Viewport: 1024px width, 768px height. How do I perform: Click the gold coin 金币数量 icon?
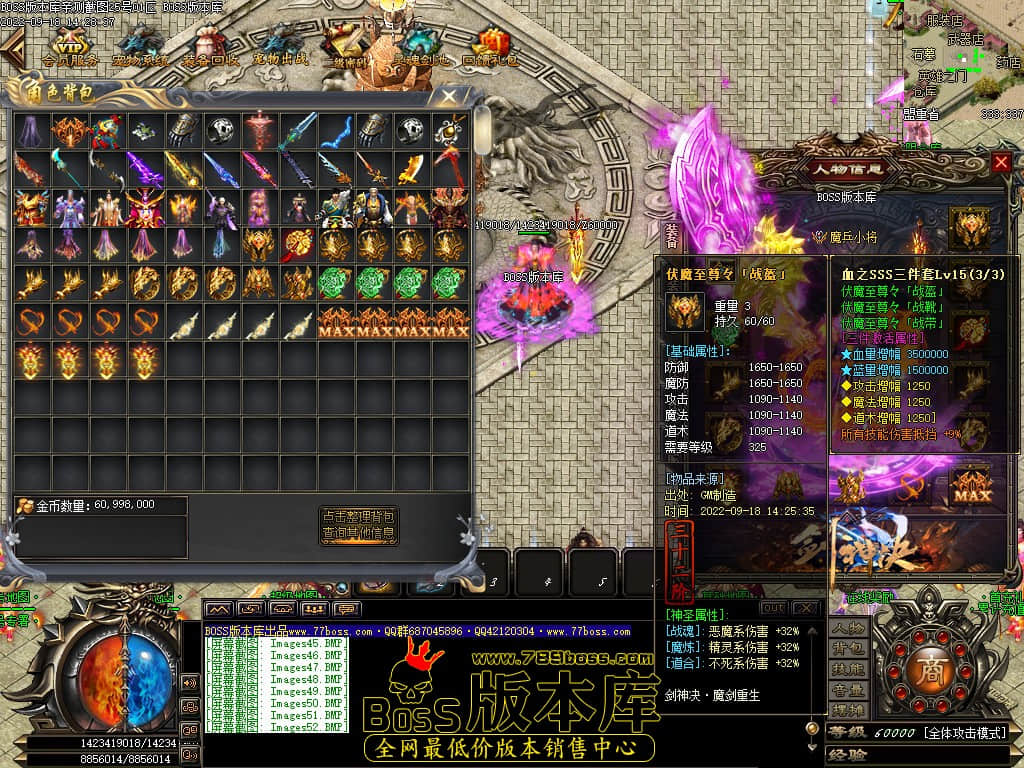click(x=24, y=506)
